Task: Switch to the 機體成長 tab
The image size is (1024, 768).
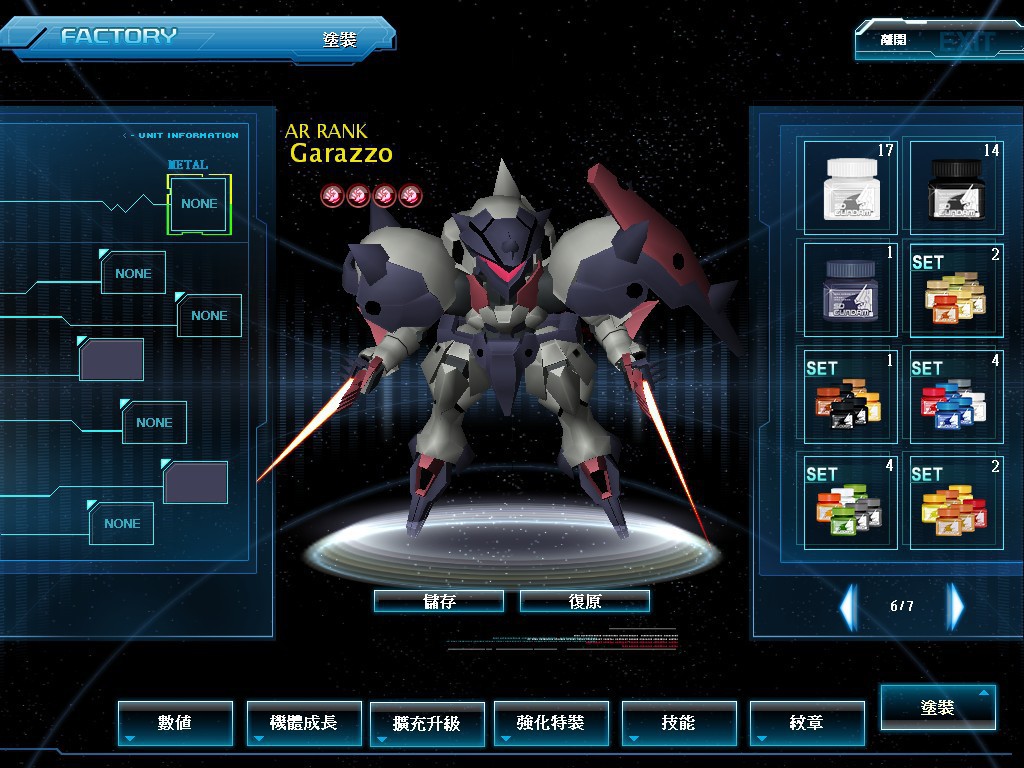Action: [x=304, y=722]
